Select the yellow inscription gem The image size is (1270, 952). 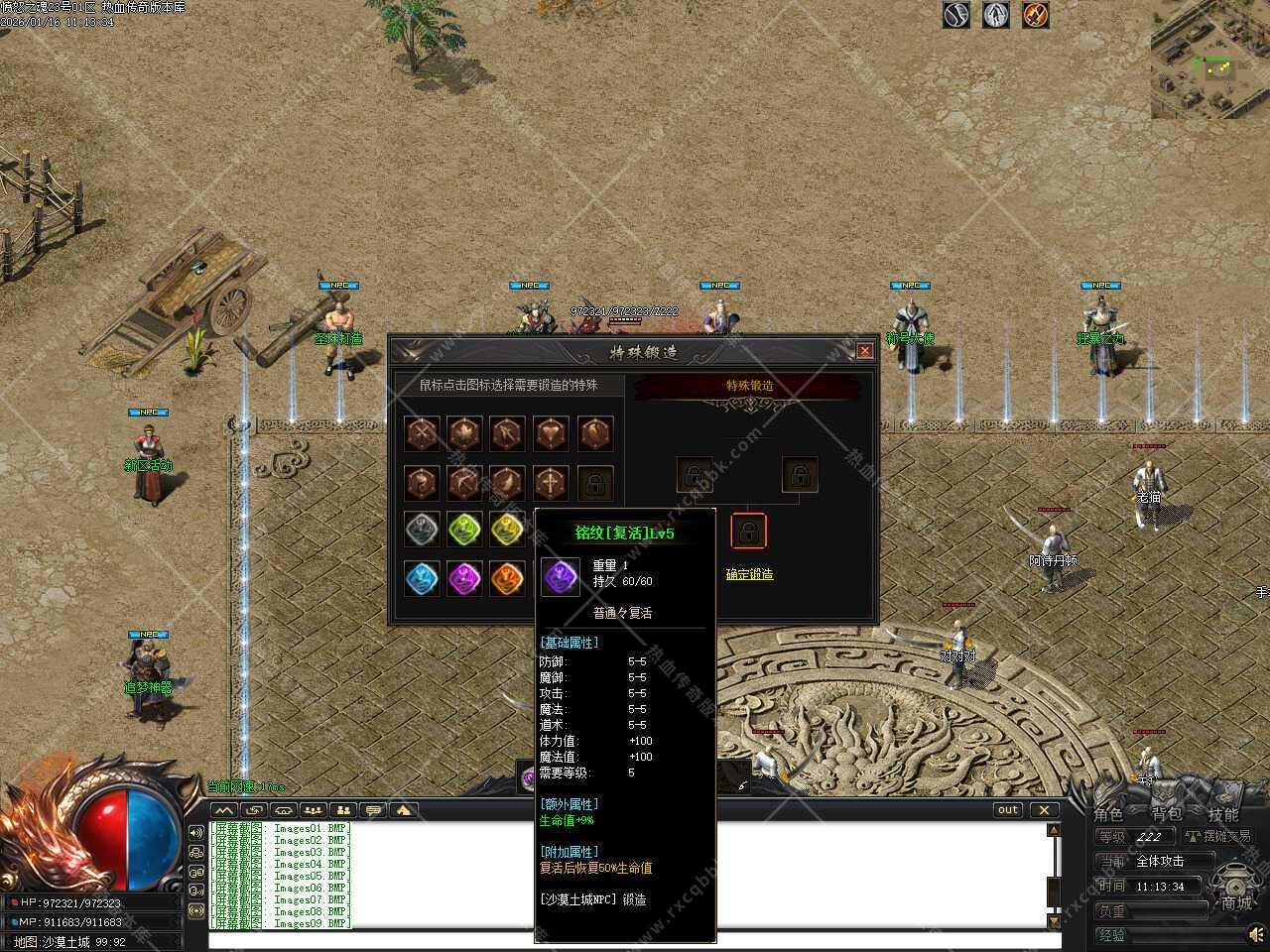tap(507, 530)
